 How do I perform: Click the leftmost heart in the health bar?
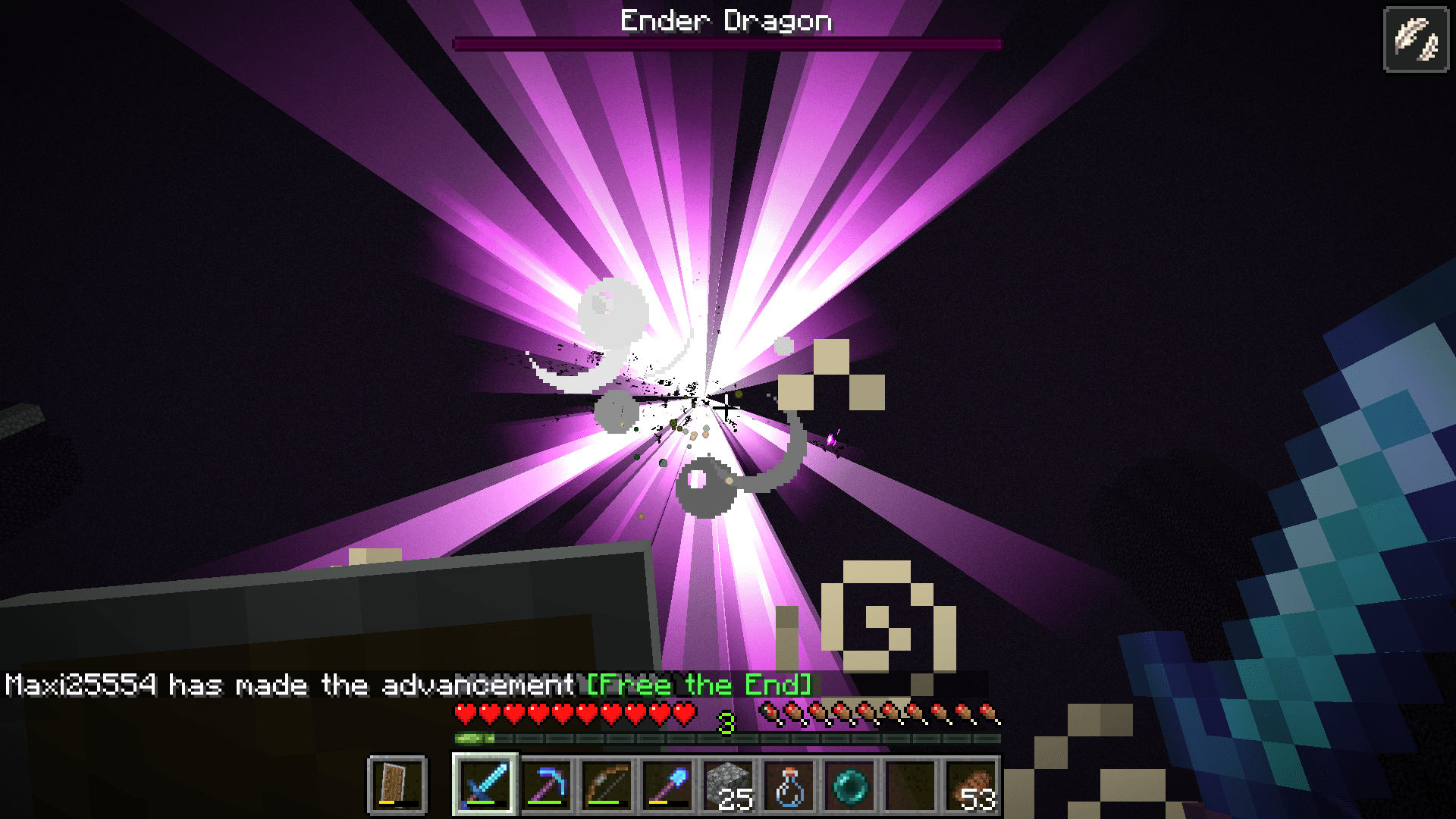(x=463, y=714)
